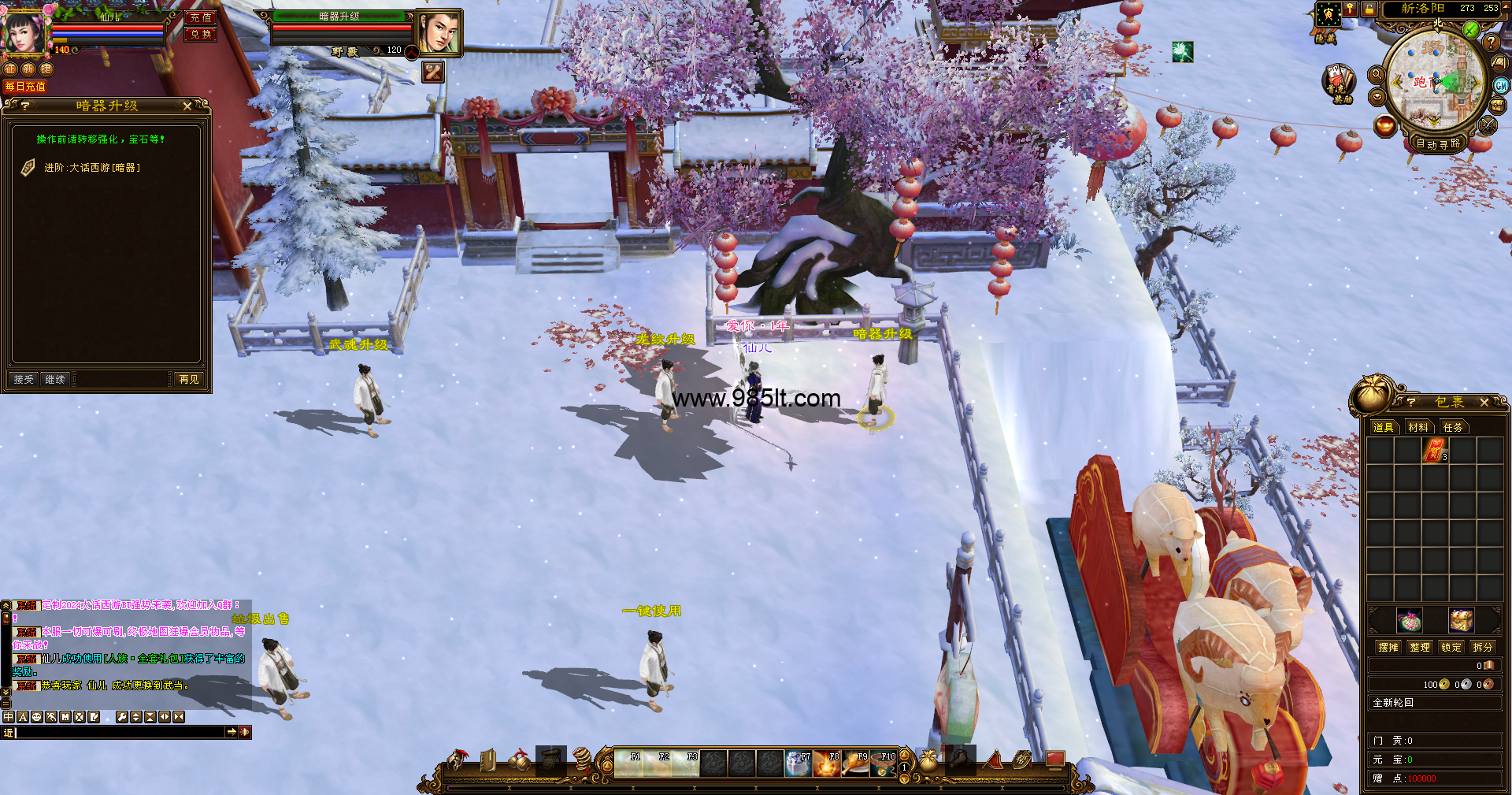Click the 整理 sort button
Image resolution: width=1512 pixels, height=795 pixels.
pos(1420,647)
